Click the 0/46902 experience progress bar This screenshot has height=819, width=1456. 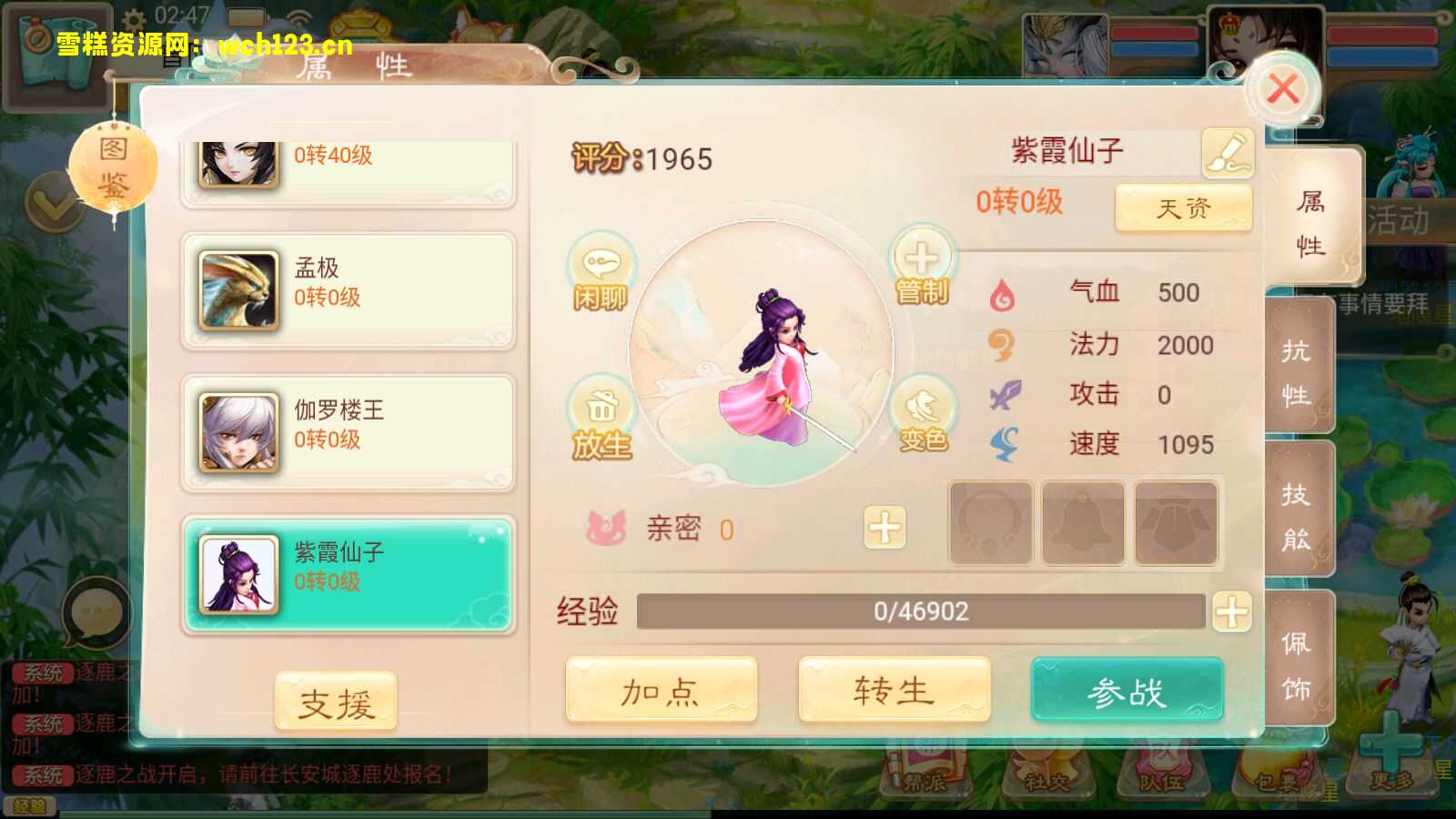919,612
